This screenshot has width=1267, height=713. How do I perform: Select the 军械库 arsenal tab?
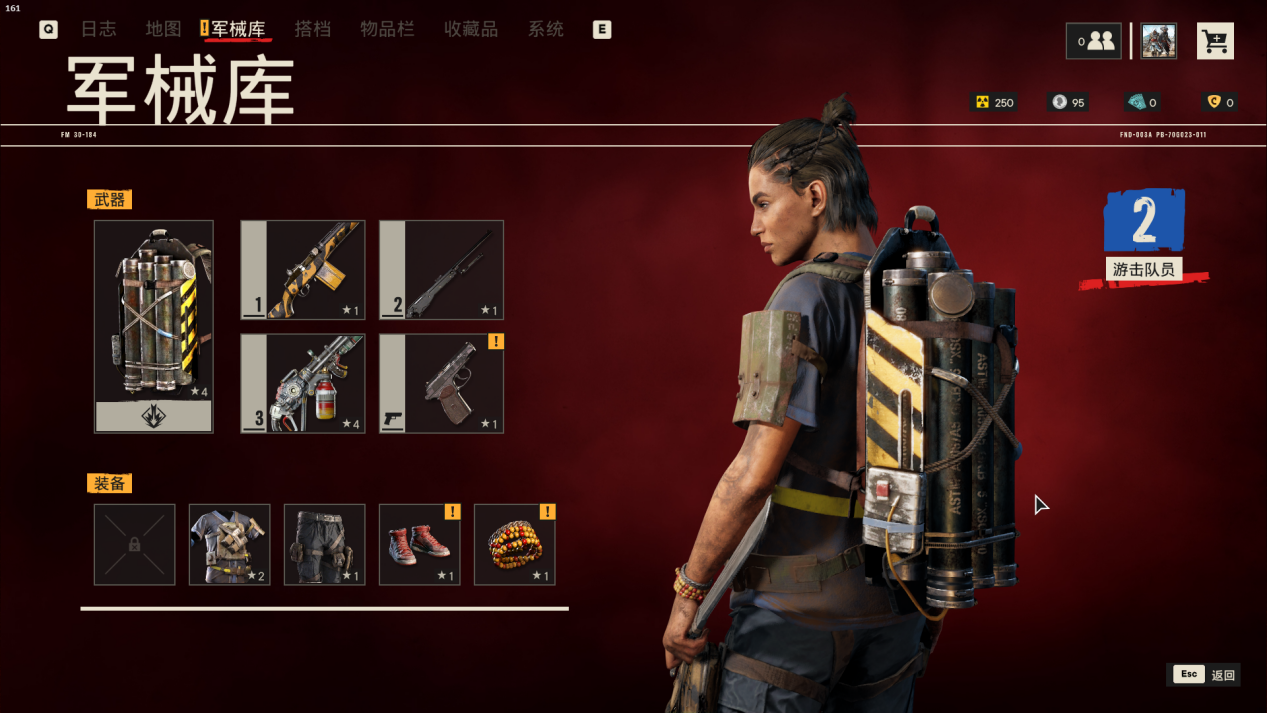click(x=238, y=29)
